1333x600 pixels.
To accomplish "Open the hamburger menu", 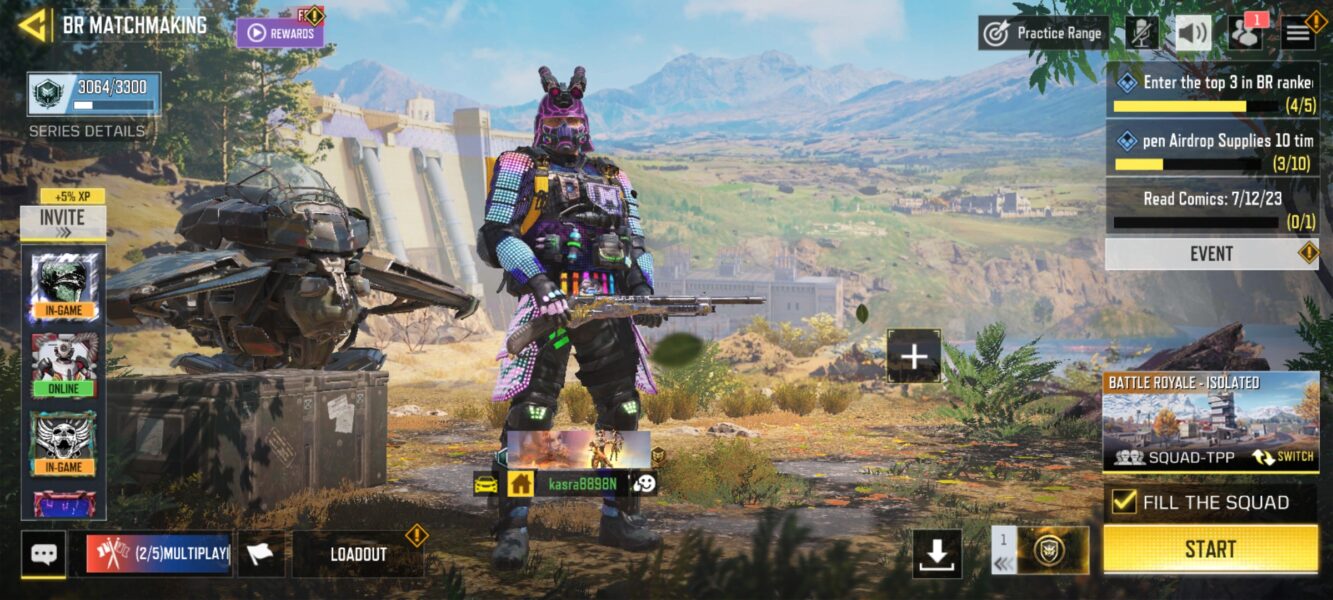I will (1298, 33).
